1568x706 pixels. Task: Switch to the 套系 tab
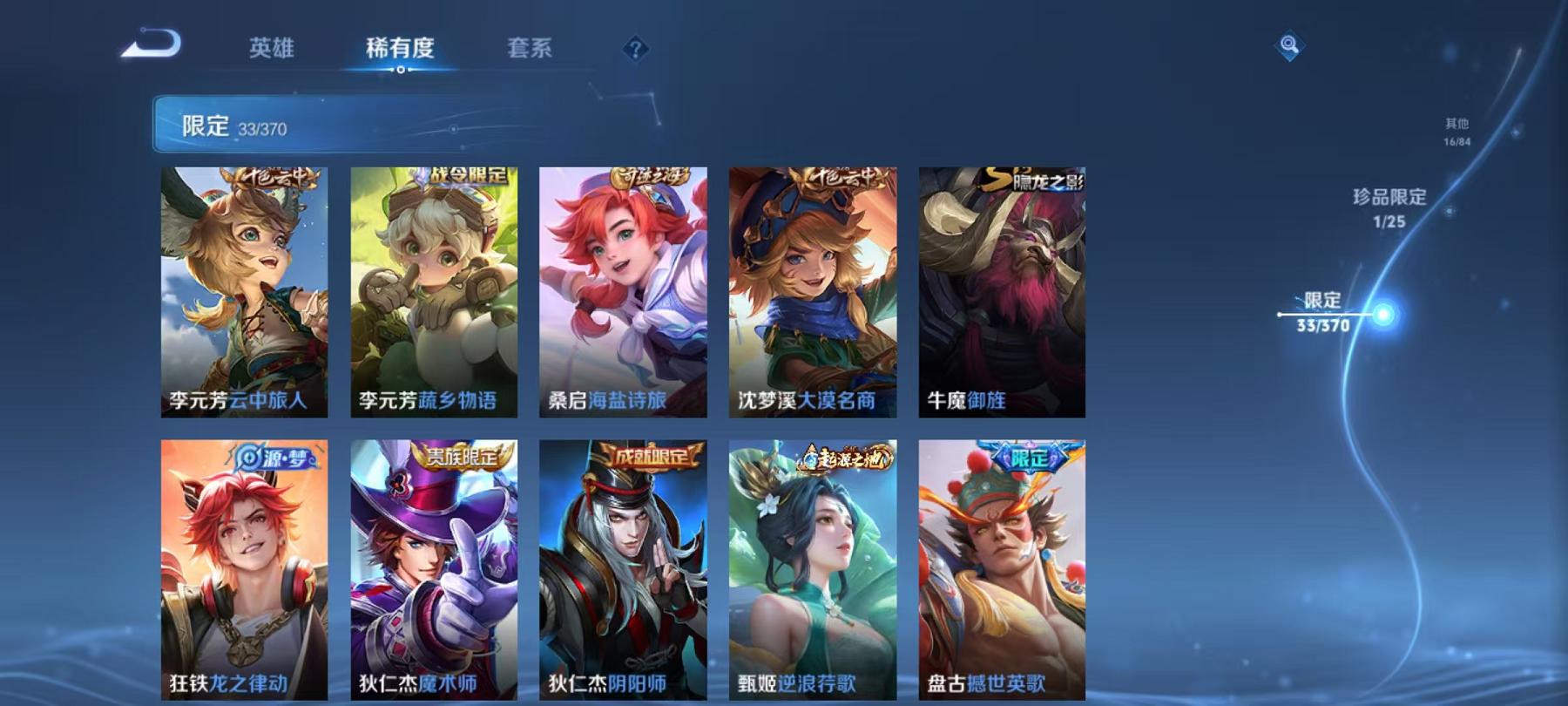(531, 50)
